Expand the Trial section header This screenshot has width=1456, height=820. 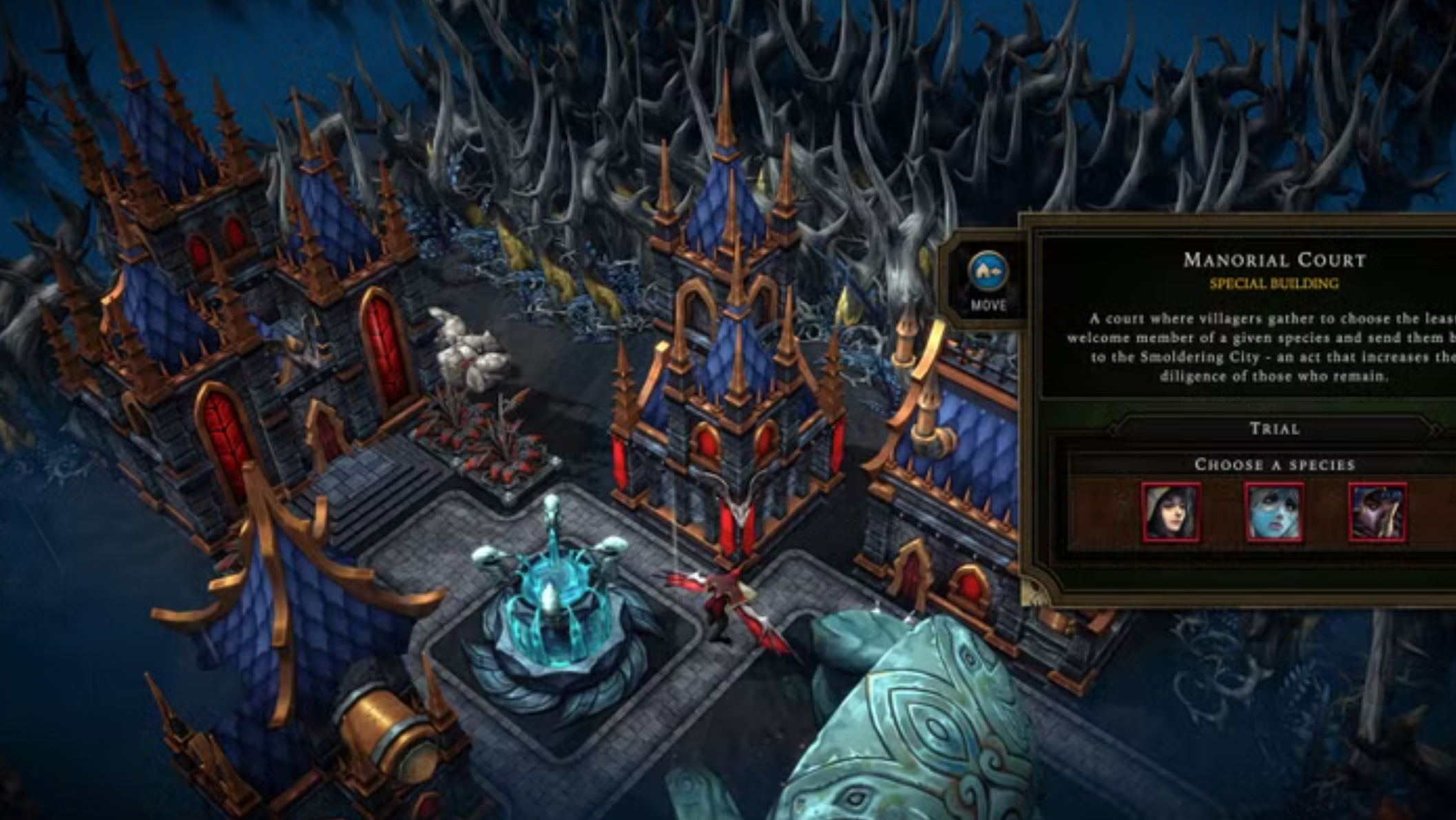(x=1275, y=429)
